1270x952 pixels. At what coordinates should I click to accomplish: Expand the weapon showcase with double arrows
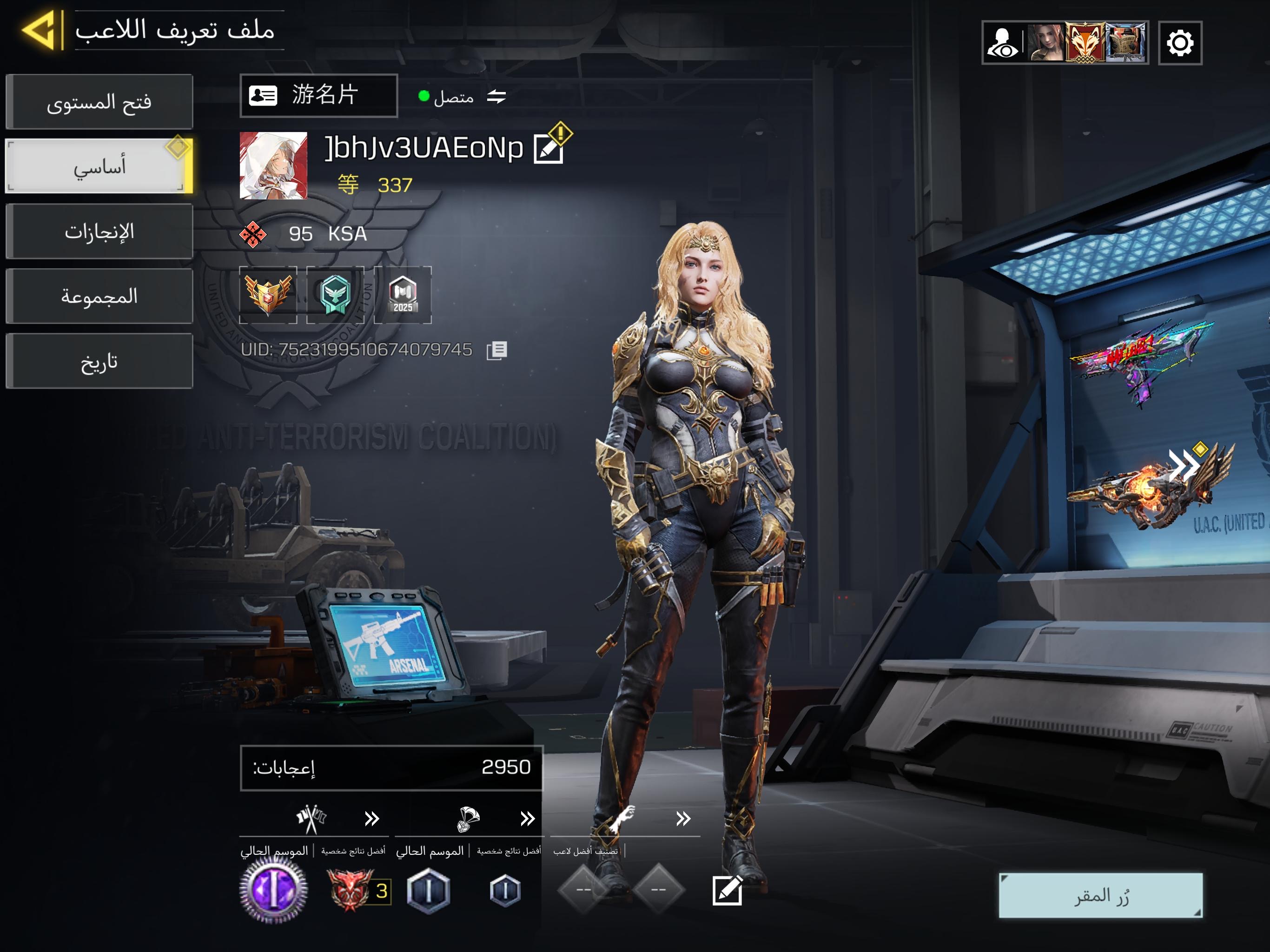click(x=1184, y=465)
